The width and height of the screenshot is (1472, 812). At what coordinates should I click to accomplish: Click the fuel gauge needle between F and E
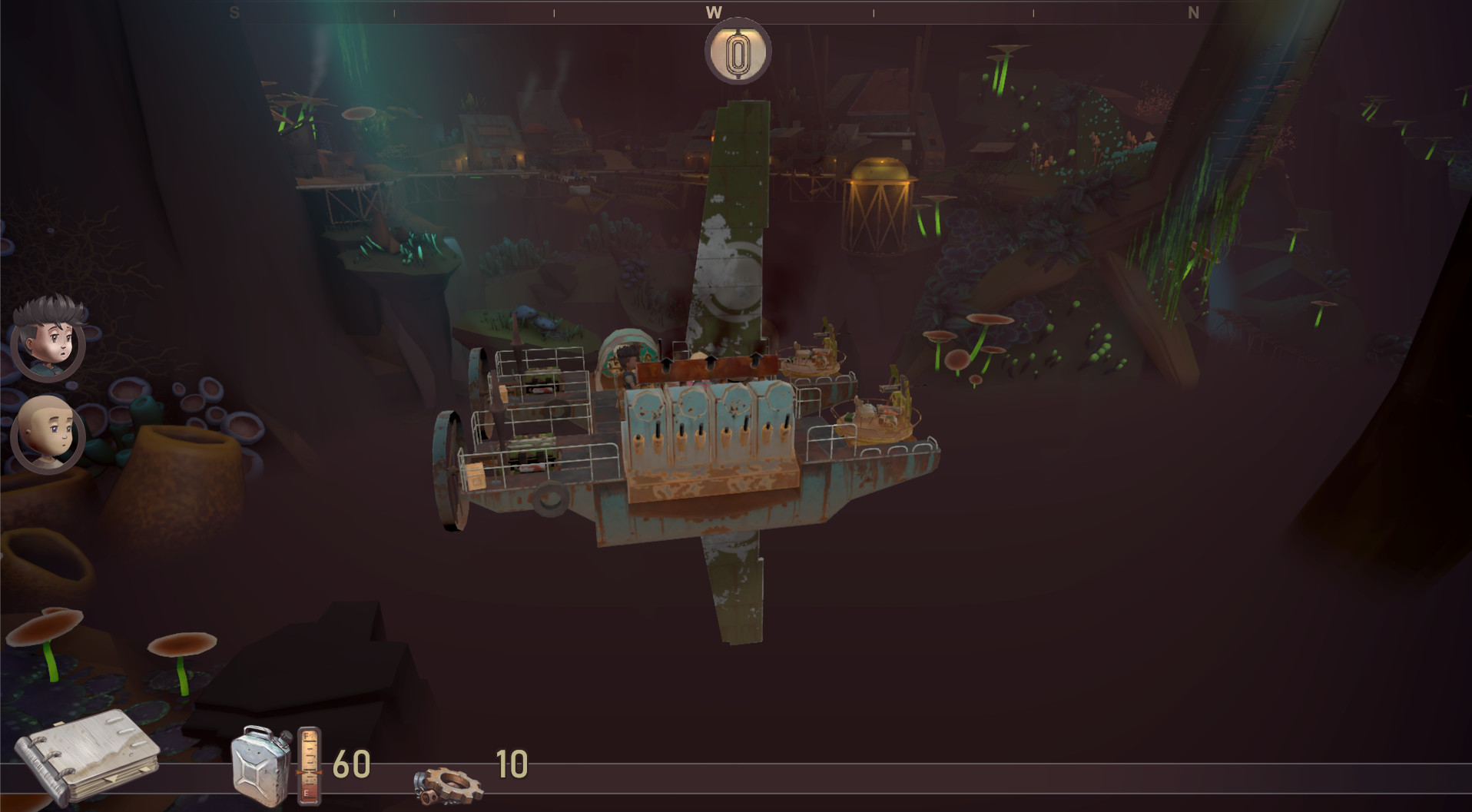[x=310, y=772]
